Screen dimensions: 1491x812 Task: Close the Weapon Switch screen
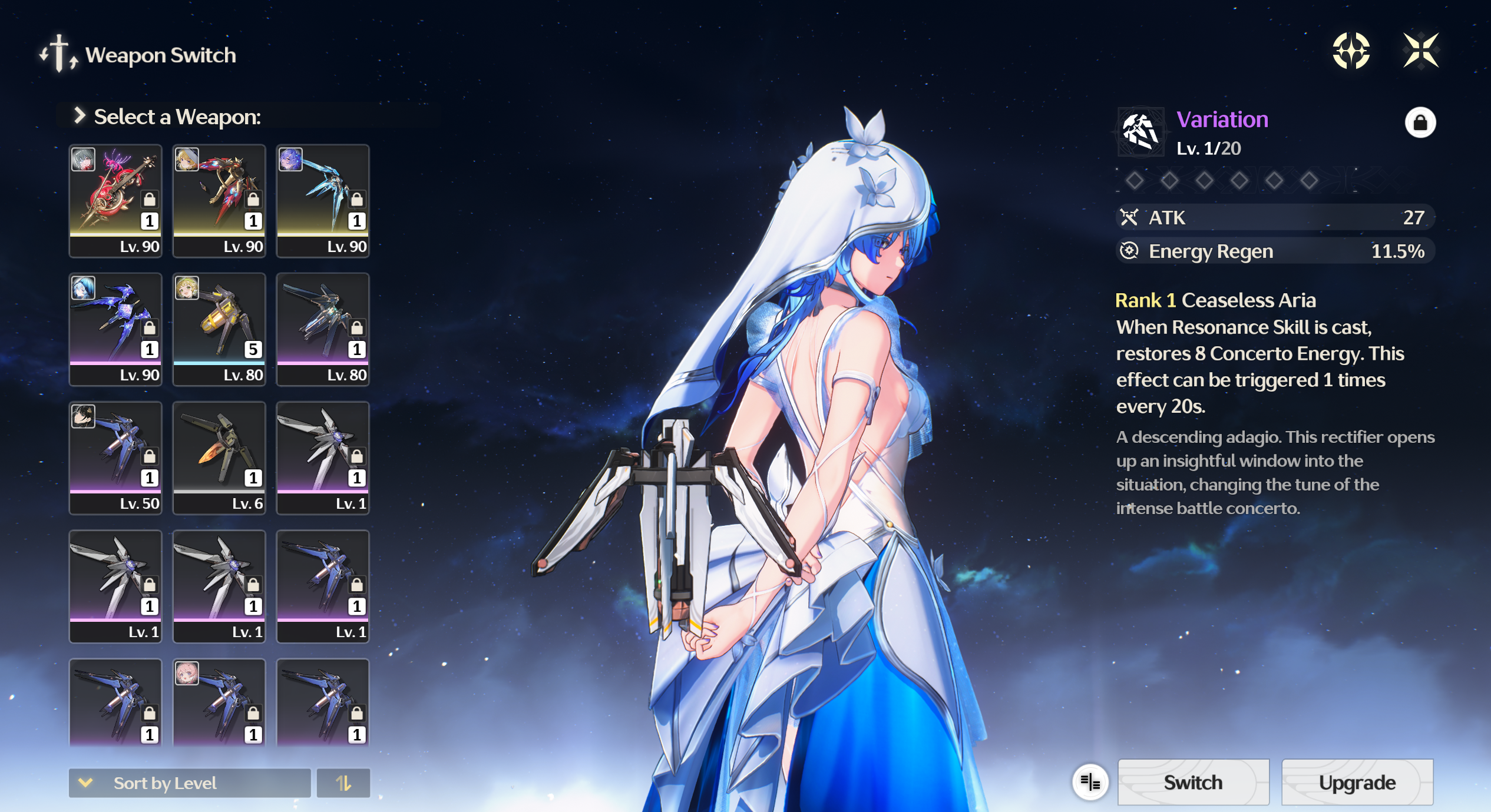click(1420, 51)
